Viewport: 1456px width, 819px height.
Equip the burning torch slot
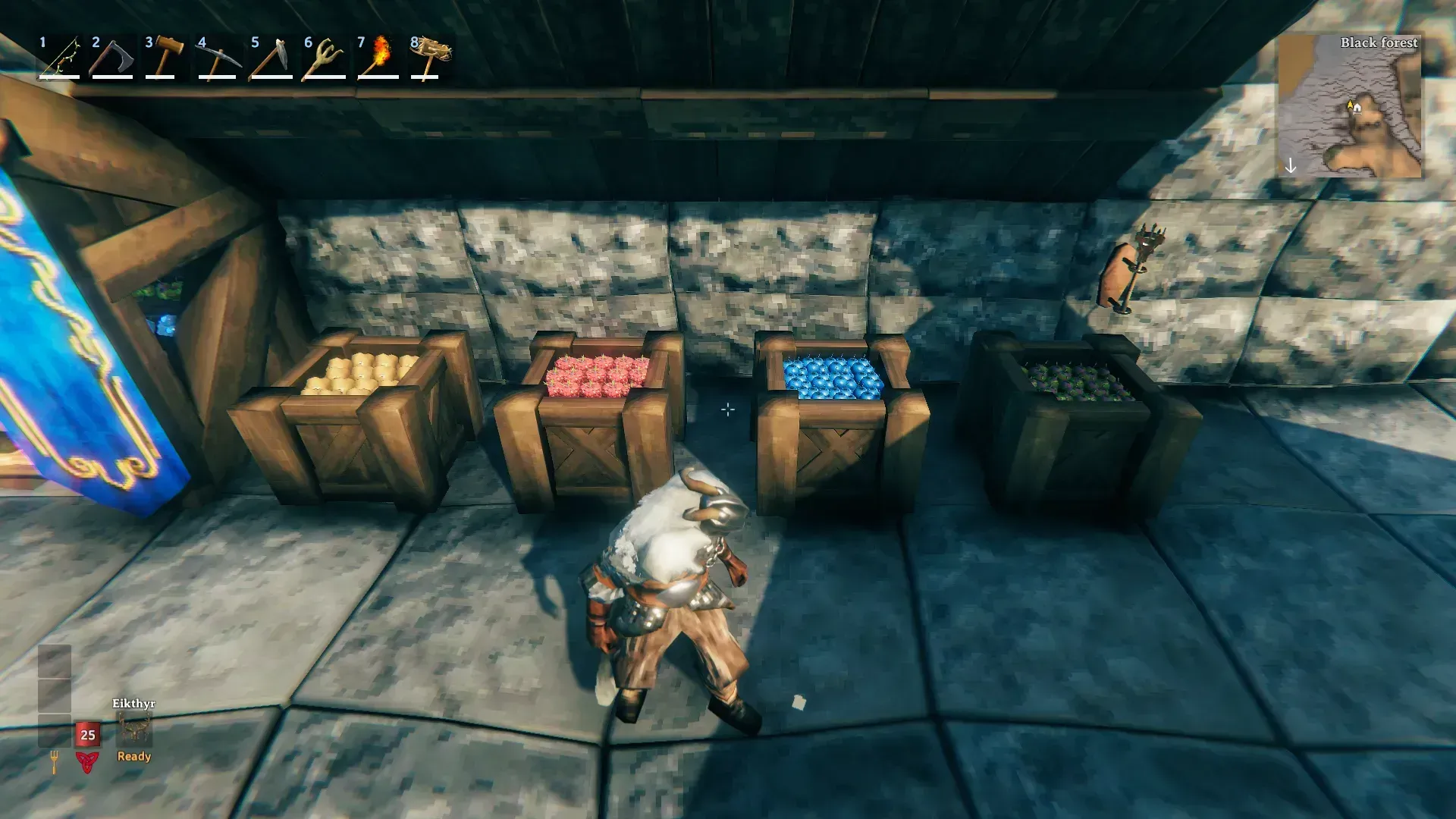click(378, 58)
